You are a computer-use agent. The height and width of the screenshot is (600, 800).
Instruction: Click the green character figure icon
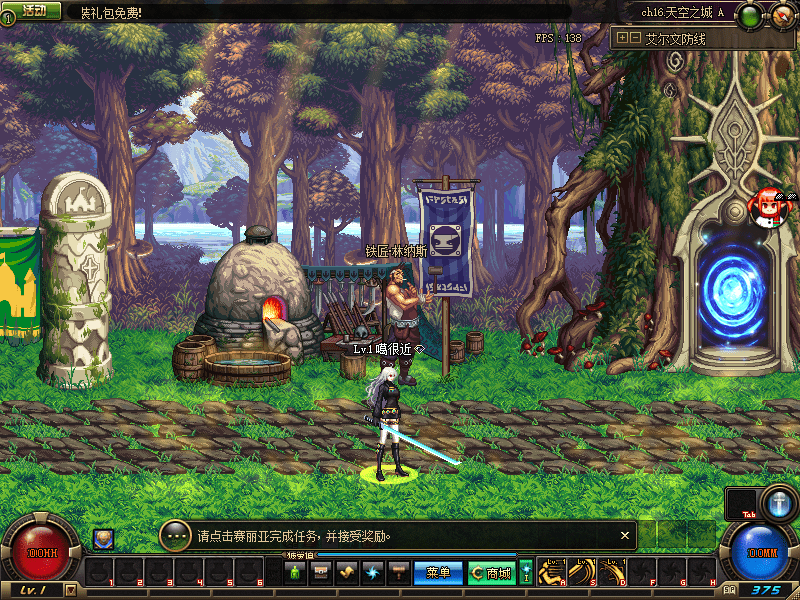295,573
